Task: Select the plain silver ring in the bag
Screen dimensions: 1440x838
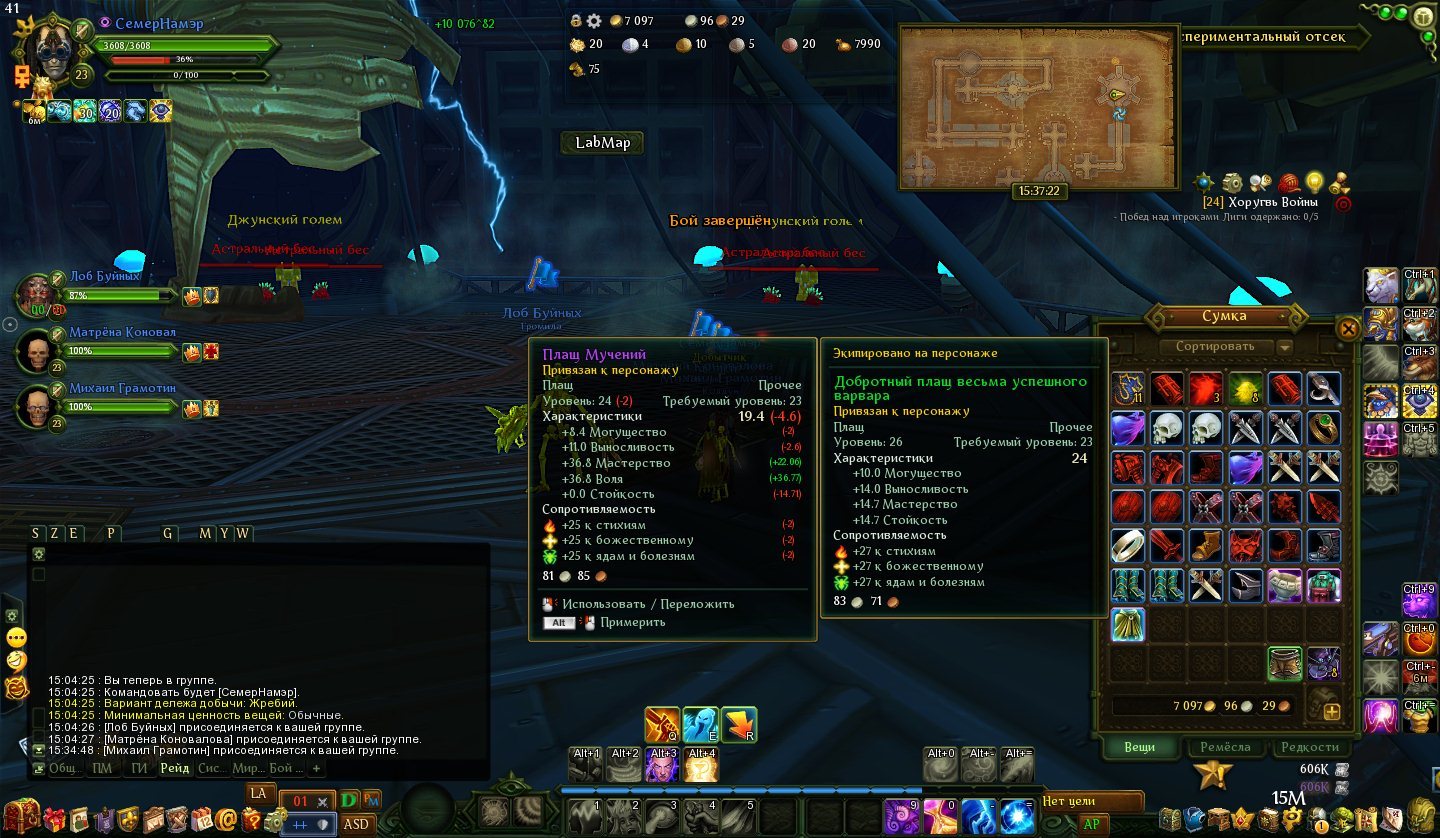Action: tap(1127, 546)
